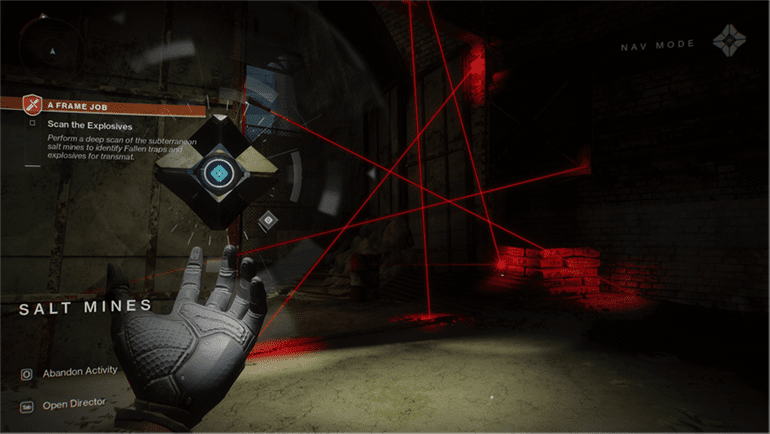The height and width of the screenshot is (434, 770).
Task: Open the circular radar in the corner
Action: (48, 44)
